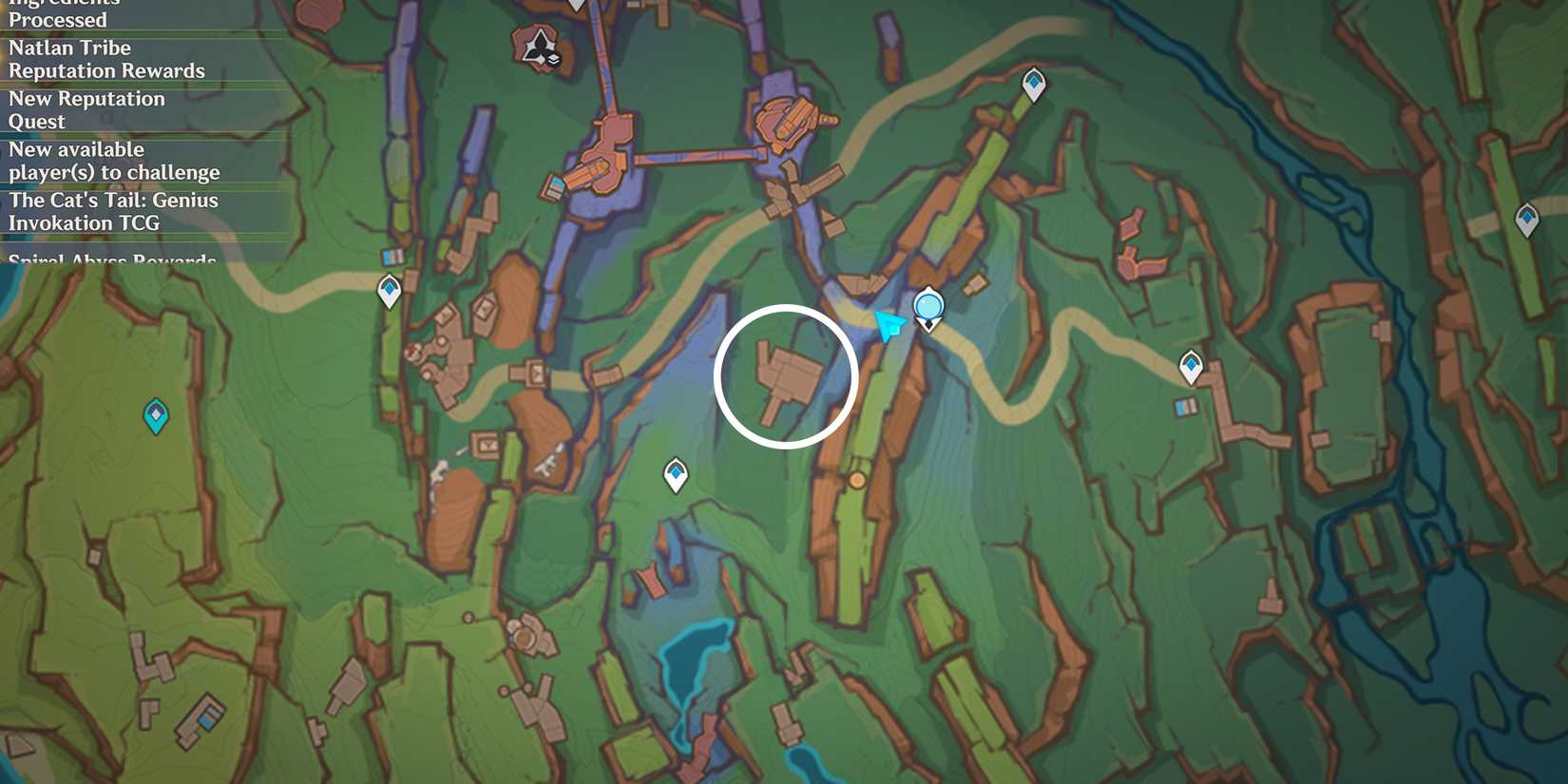Click the teleport waypoint below the circled area
1568x784 pixels.
click(676, 472)
